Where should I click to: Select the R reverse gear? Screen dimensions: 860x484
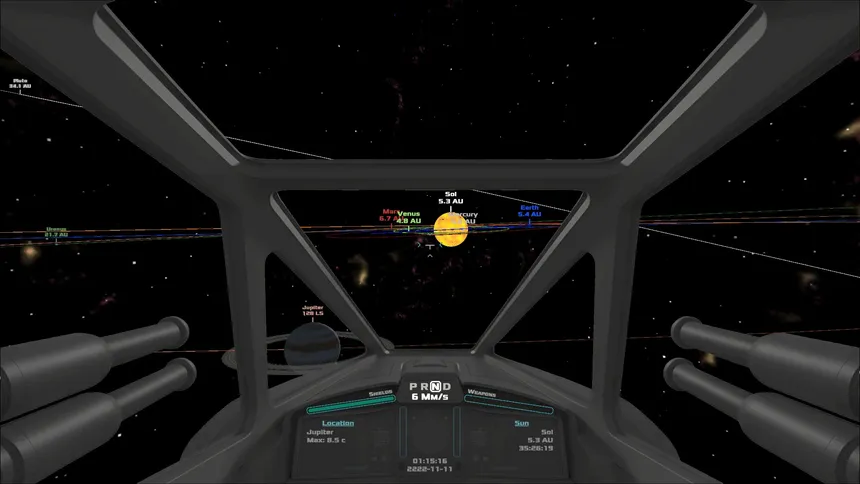coord(424,386)
